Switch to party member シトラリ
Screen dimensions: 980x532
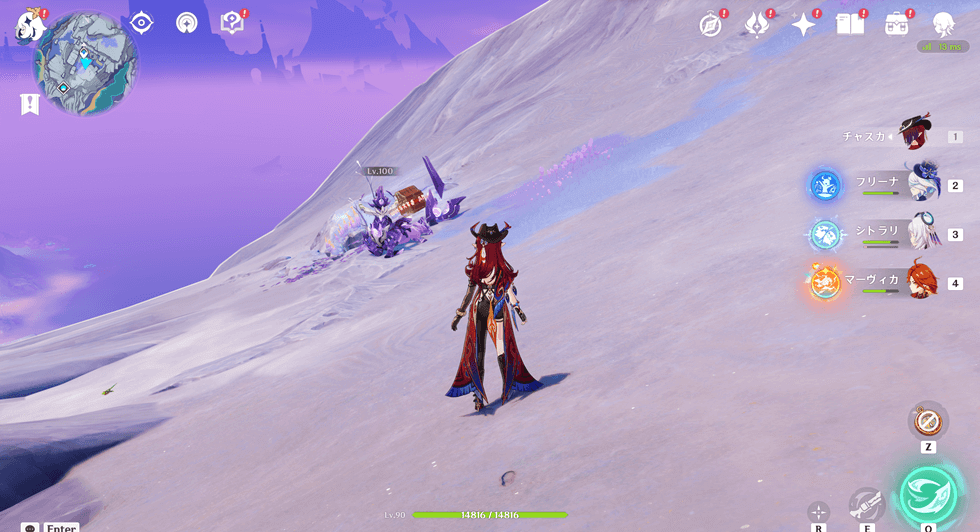pos(920,234)
